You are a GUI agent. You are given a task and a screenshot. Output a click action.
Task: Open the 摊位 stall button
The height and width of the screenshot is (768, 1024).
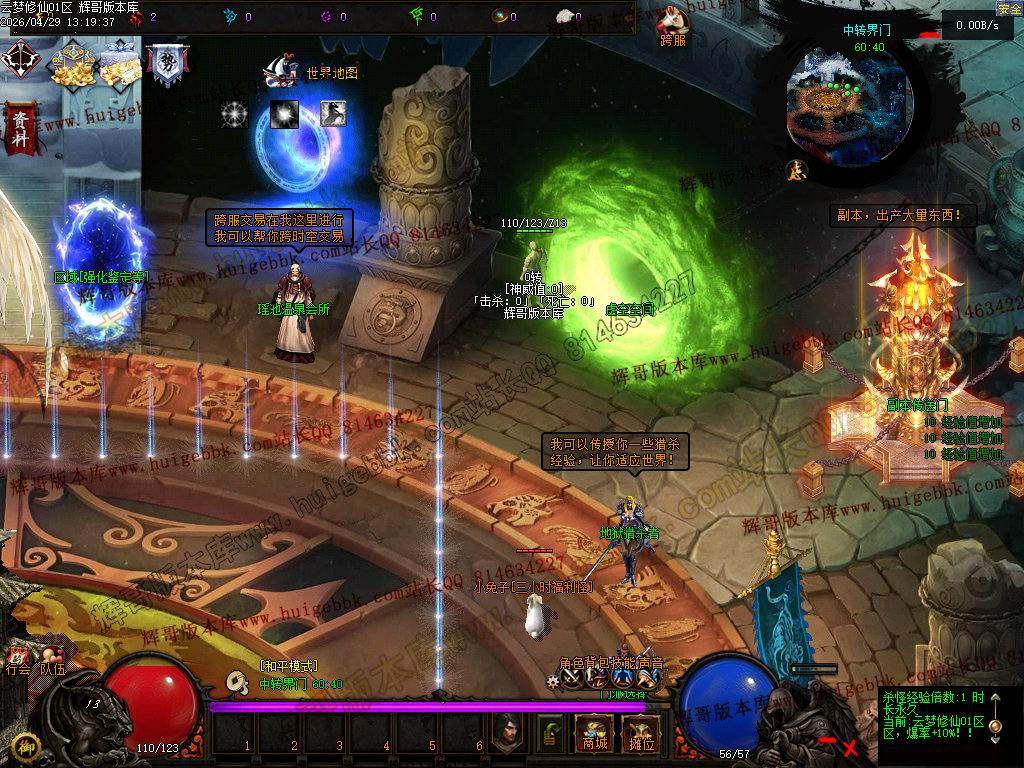[640, 733]
